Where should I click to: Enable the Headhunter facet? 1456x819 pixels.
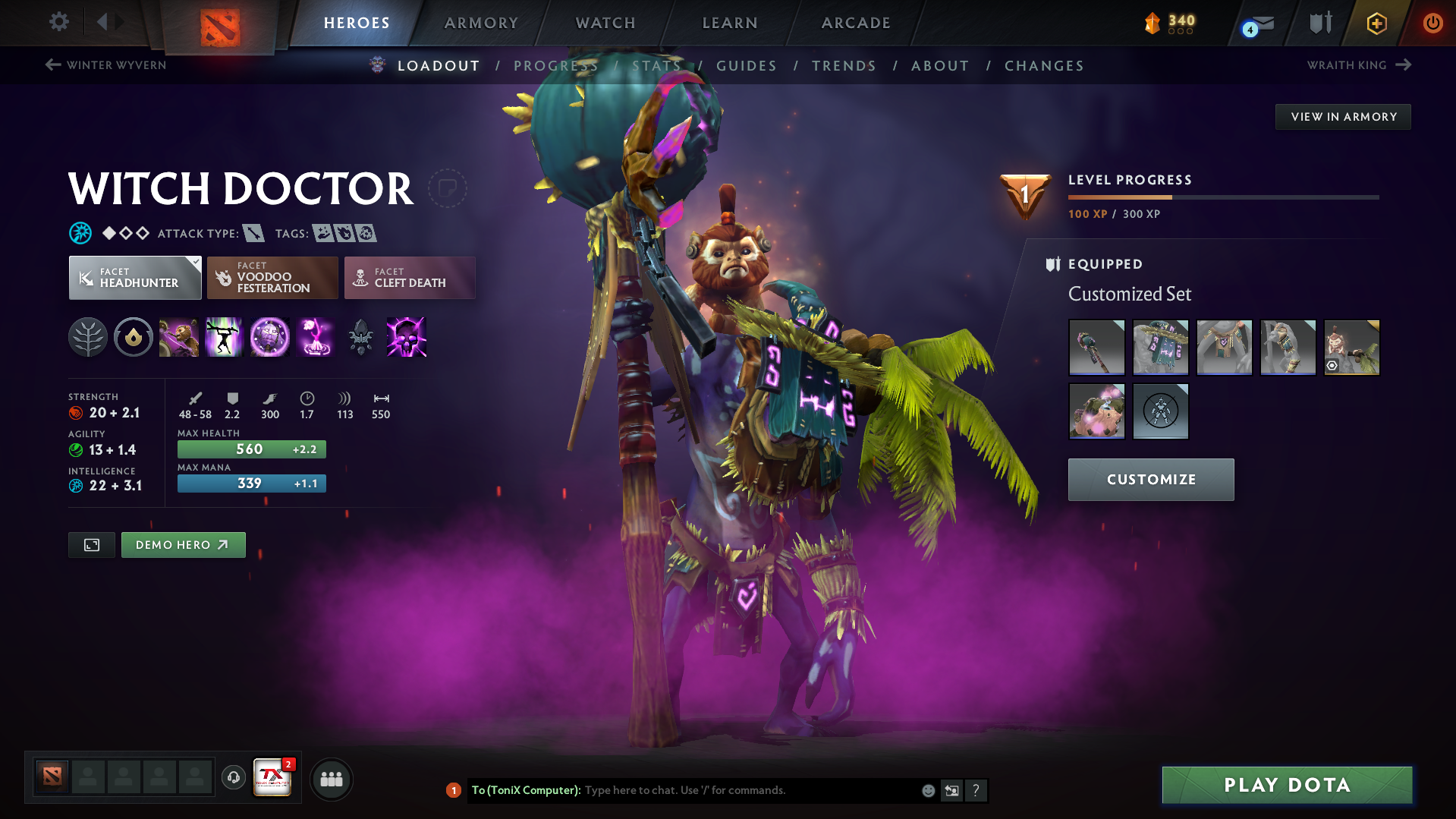pos(134,278)
